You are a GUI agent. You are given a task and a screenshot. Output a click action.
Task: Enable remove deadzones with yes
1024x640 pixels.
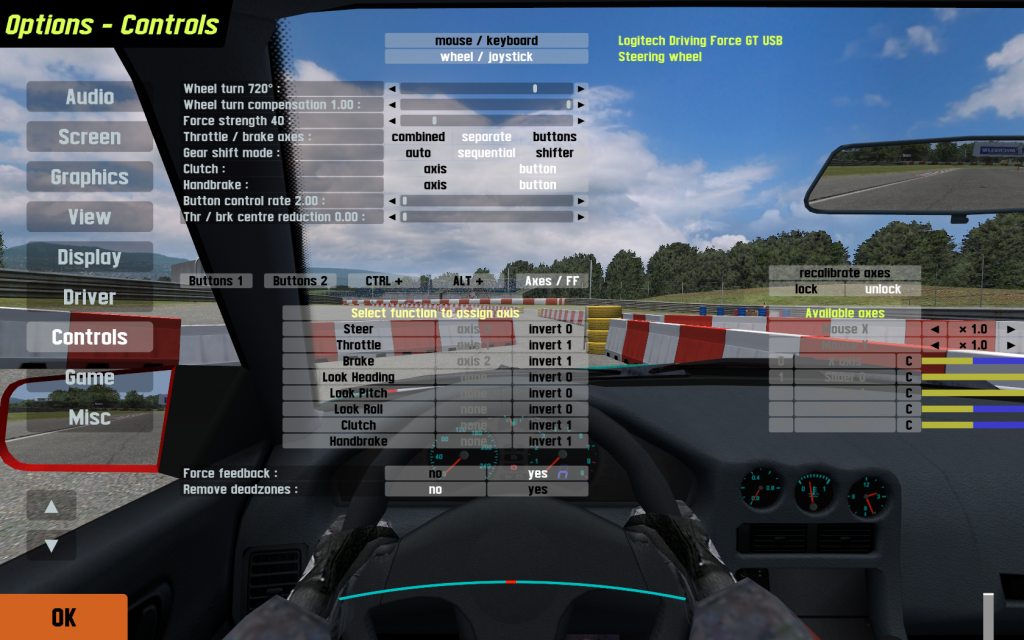point(538,490)
